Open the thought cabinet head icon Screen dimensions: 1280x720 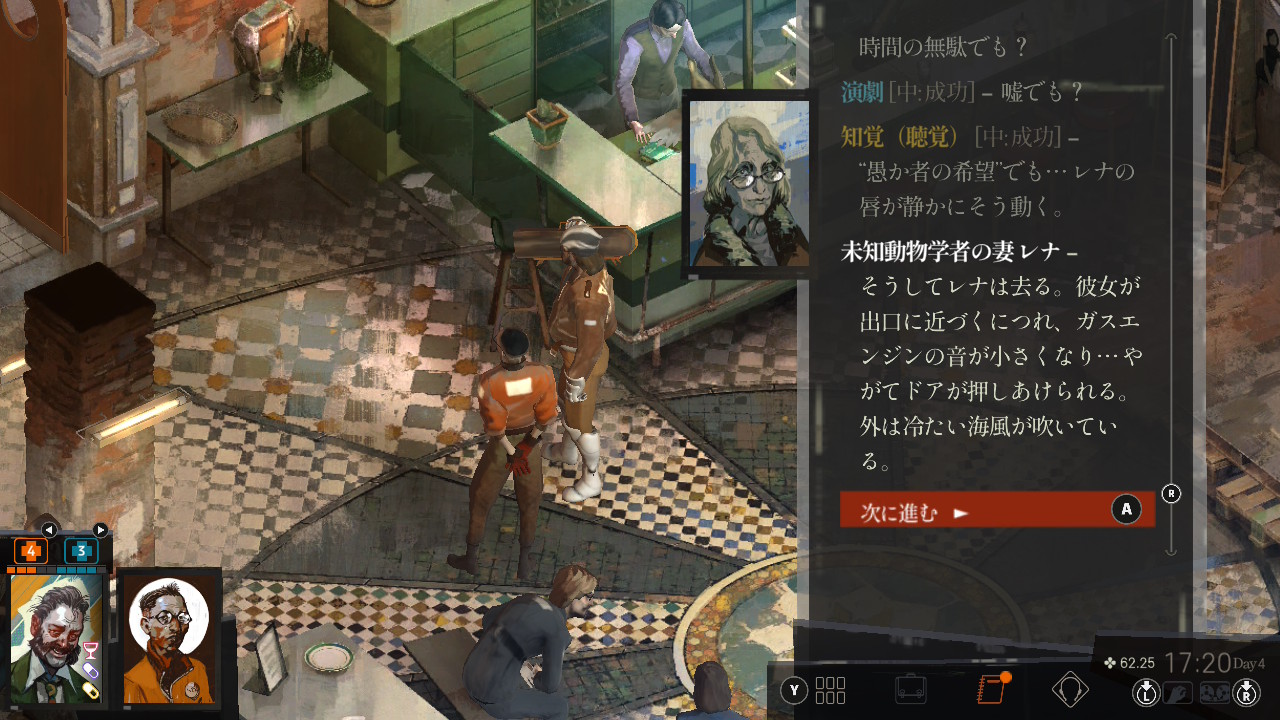tap(1070, 689)
